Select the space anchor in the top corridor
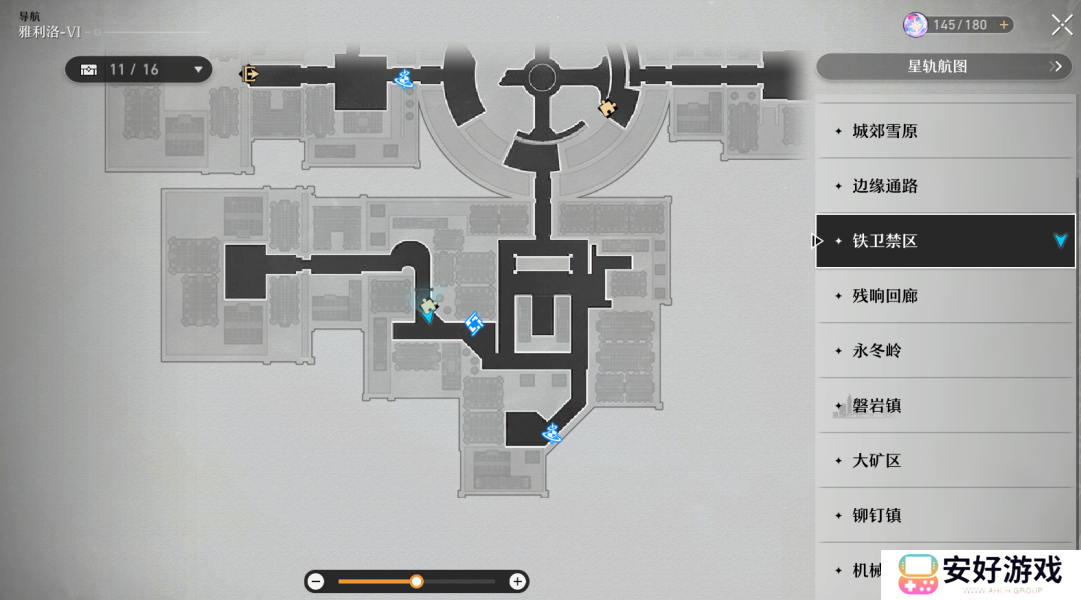Viewport: 1081px width, 600px height. pyautogui.click(x=405, y=78)
